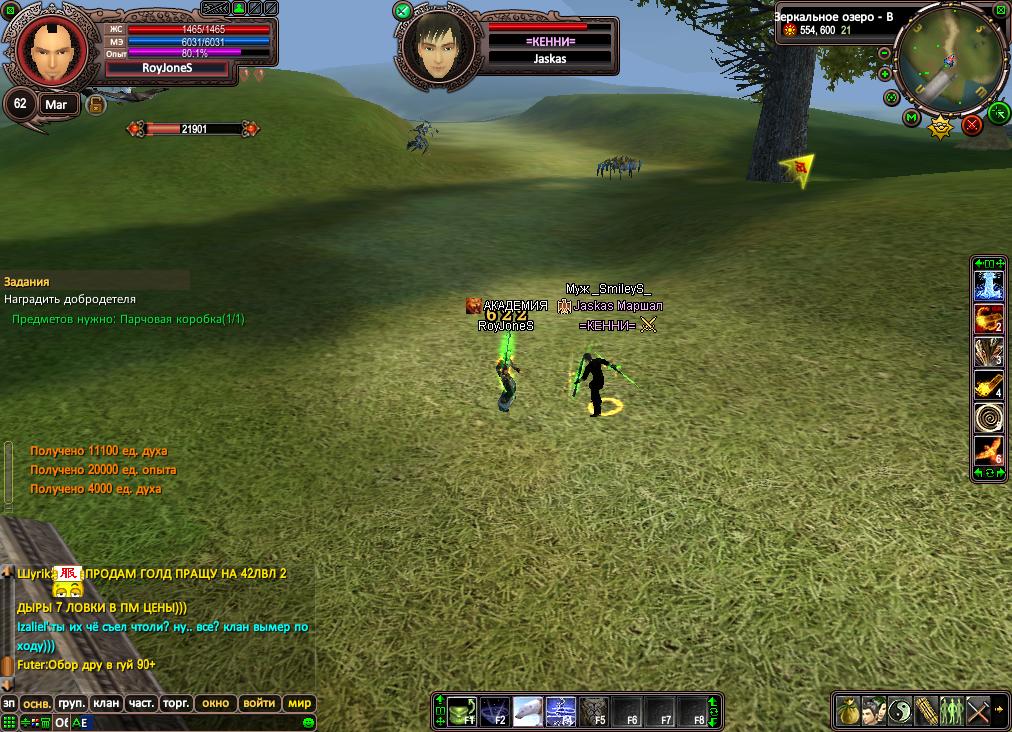
Task: Activate the lightning skill in slot F4
Action: pyautogui.click(x=560, y=711)
